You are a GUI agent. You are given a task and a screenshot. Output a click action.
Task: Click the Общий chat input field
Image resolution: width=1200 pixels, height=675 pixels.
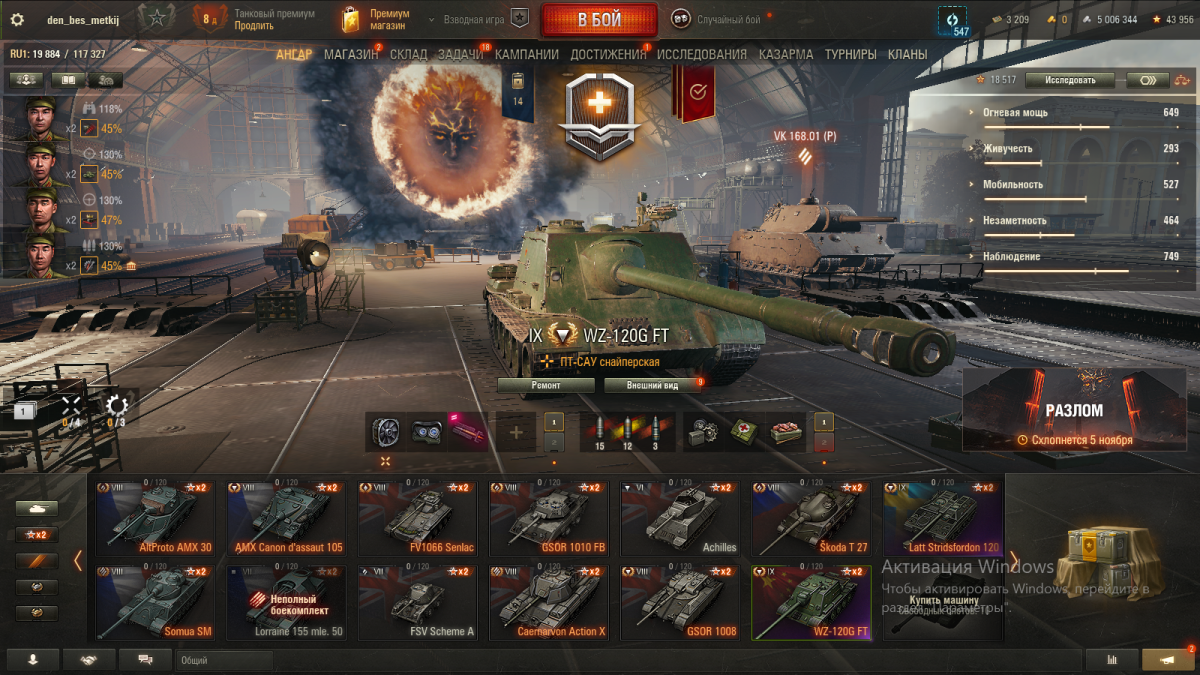(x=224, y=660)
